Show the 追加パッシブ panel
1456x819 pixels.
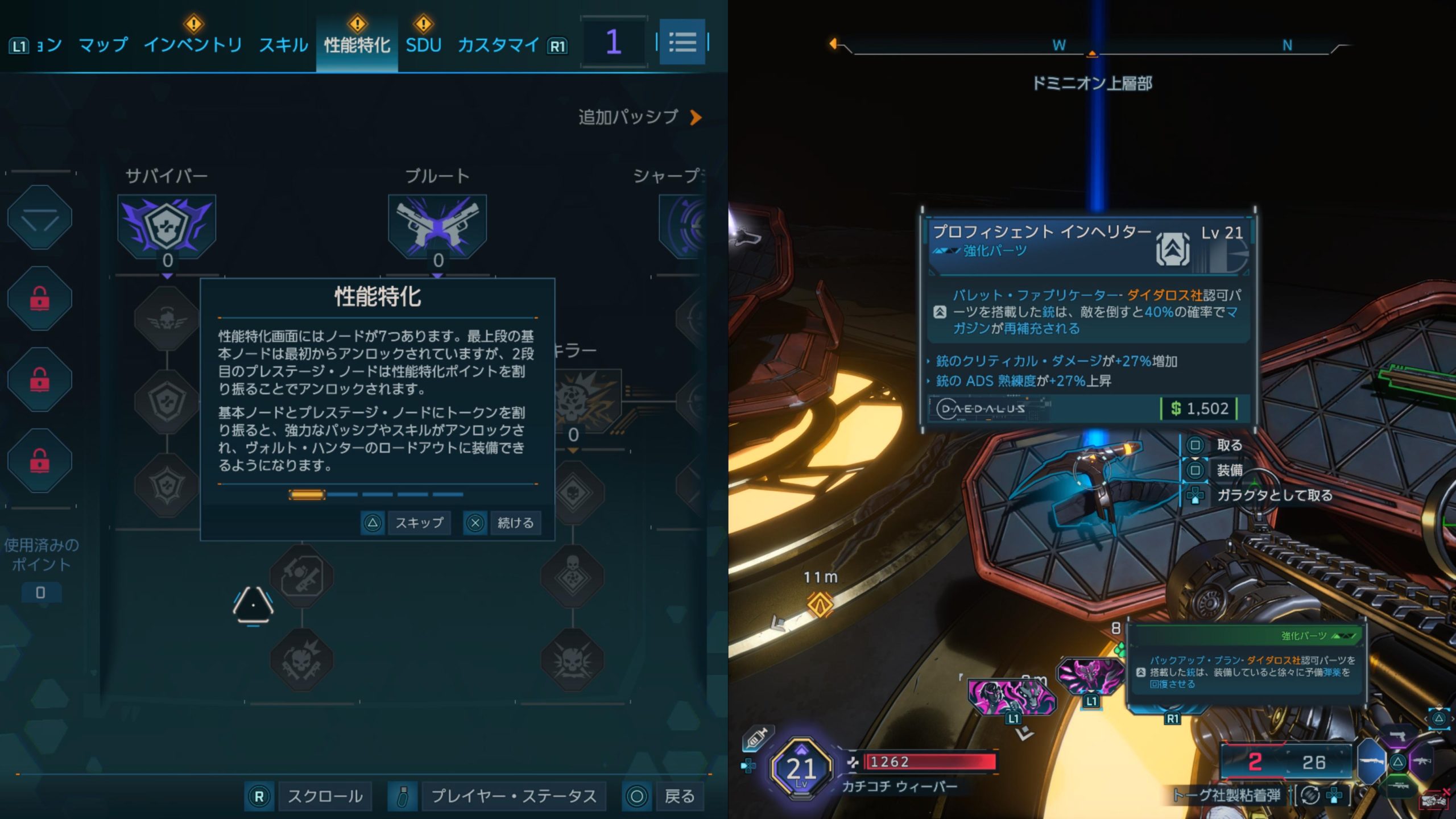[x=639, y=117]
